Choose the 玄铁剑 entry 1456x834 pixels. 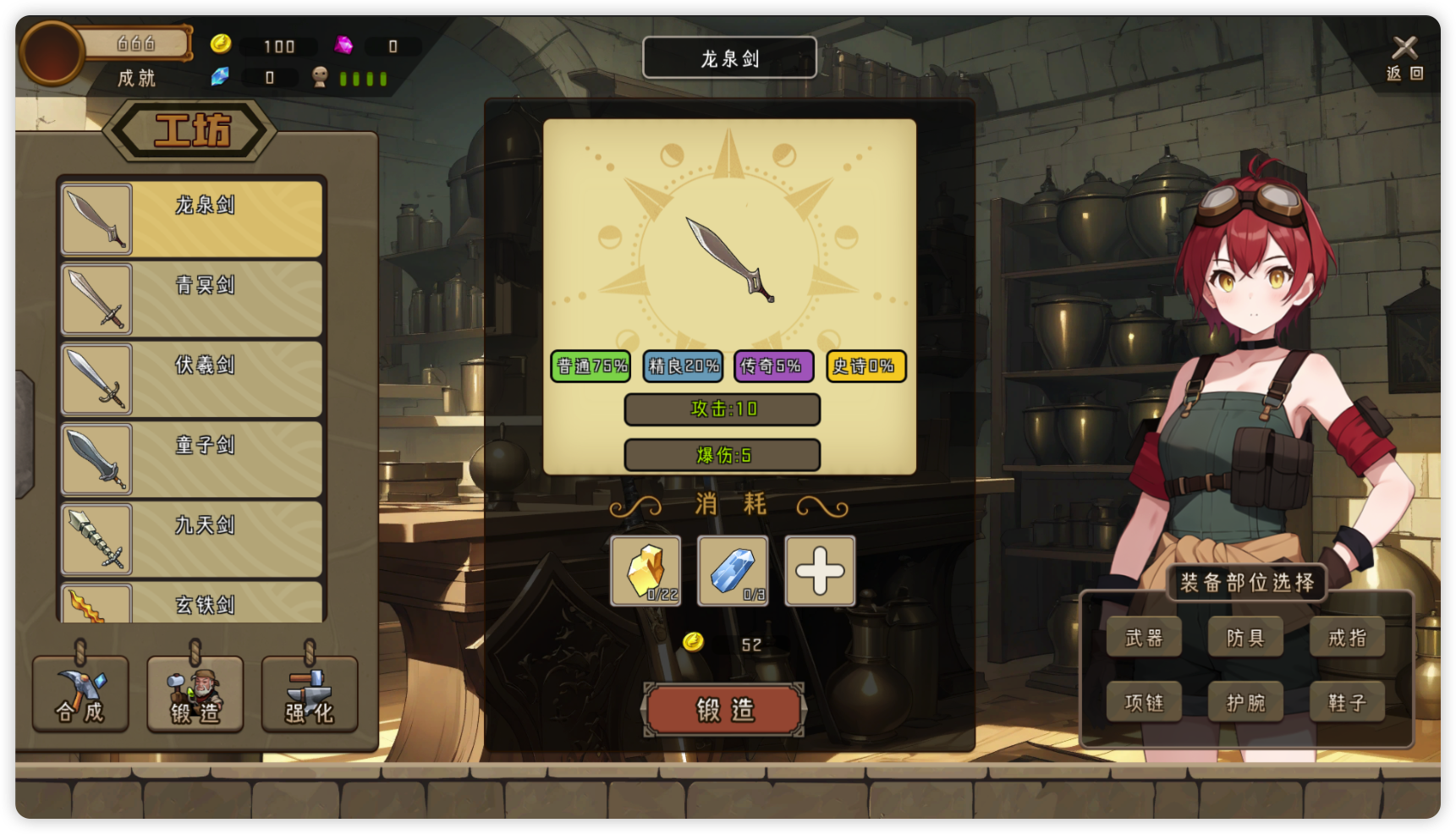[x=192, y=603]
